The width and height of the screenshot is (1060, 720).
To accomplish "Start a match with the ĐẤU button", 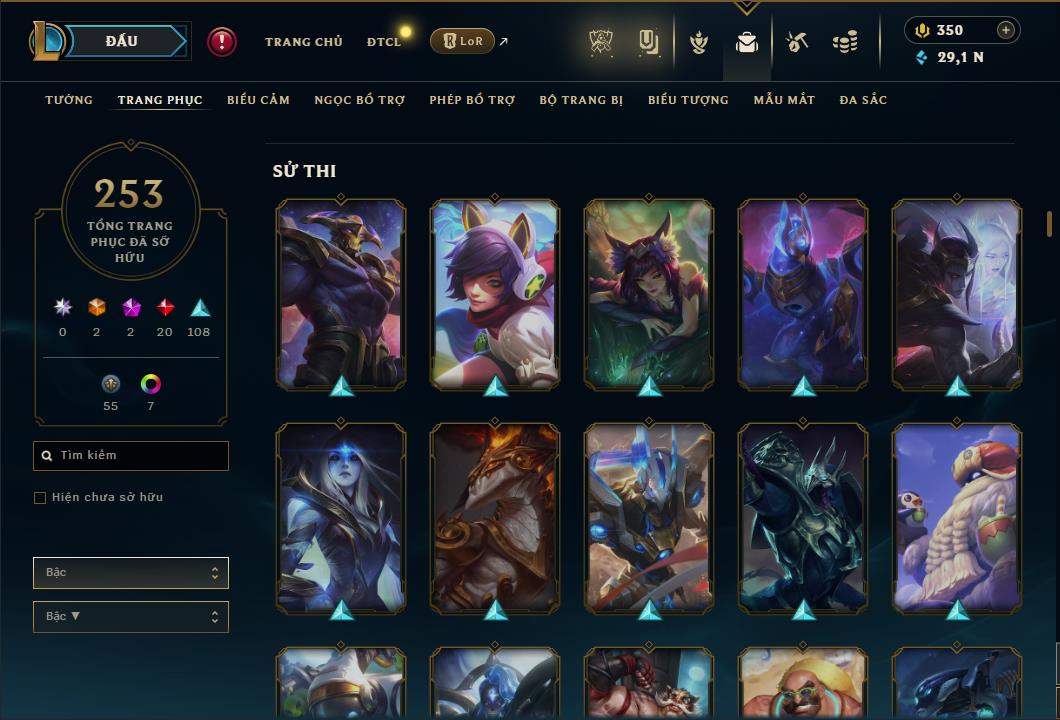I will click(x=122, y=41).
